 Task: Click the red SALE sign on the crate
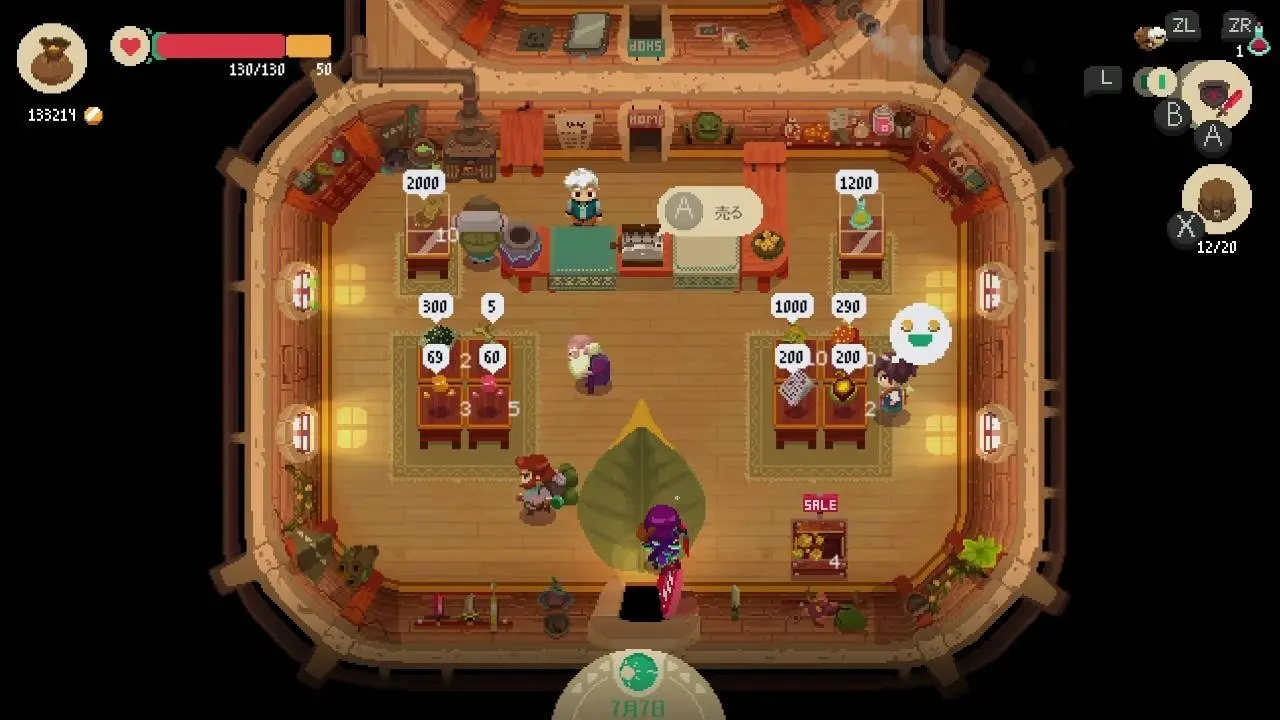point(819,504)
